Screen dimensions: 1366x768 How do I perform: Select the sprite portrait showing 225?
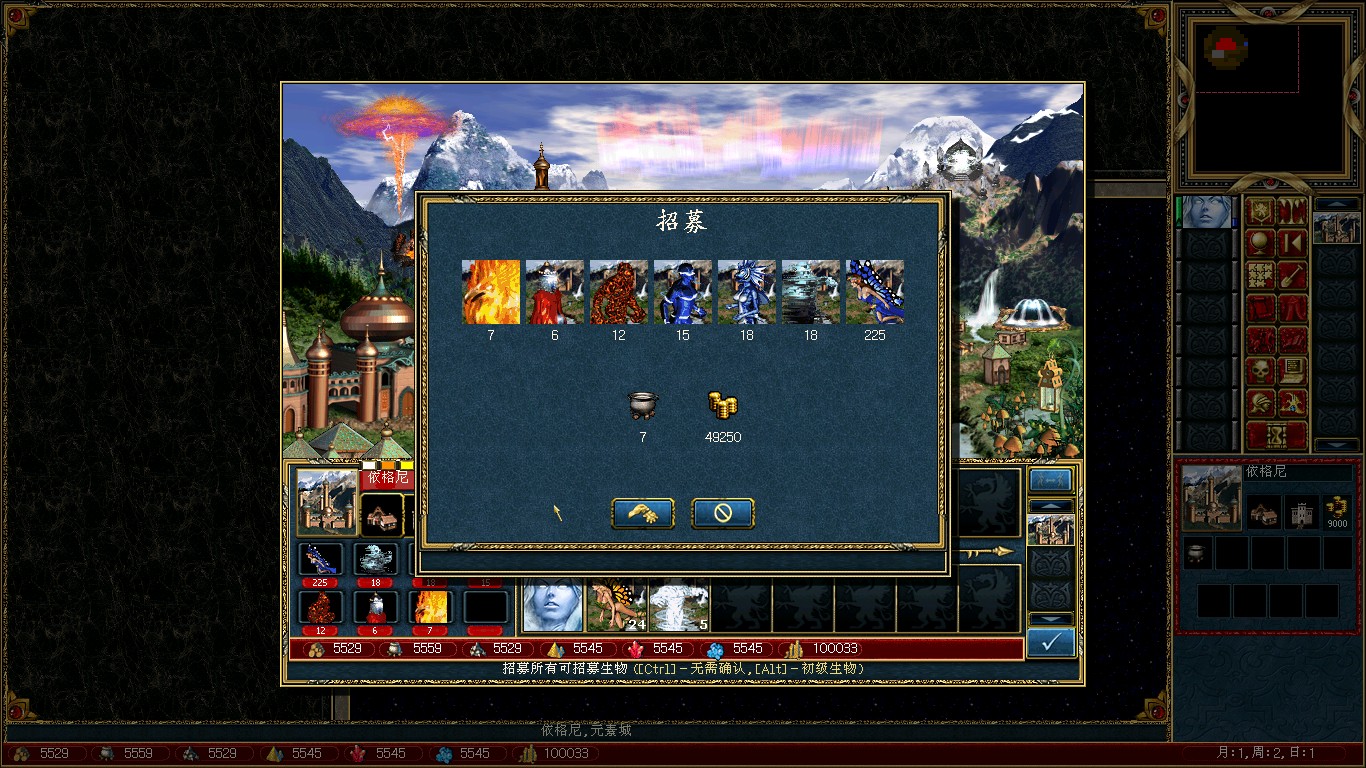[875, 292]
